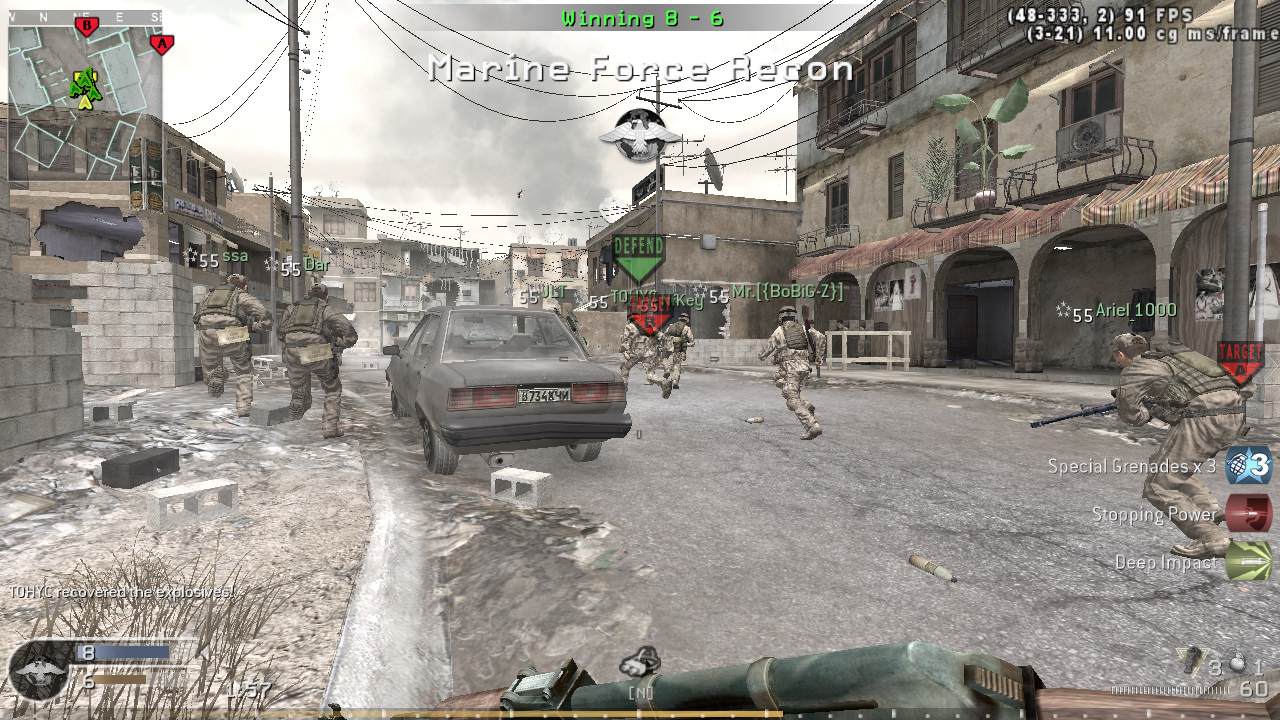The width and height of the screenshot is (1280, 720).
Task: Click the flashbang grenade indicator icon
Action: click(1238, 663)
